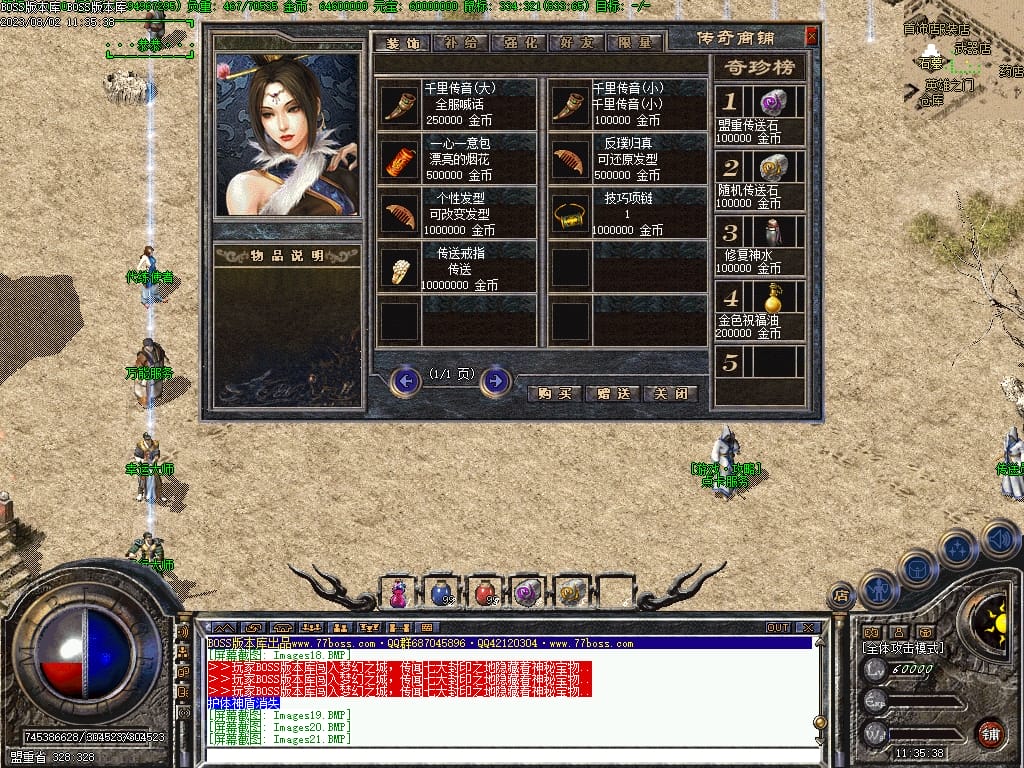
Task: Select the 技巧项链 necklace item
Action: [571, 213]
